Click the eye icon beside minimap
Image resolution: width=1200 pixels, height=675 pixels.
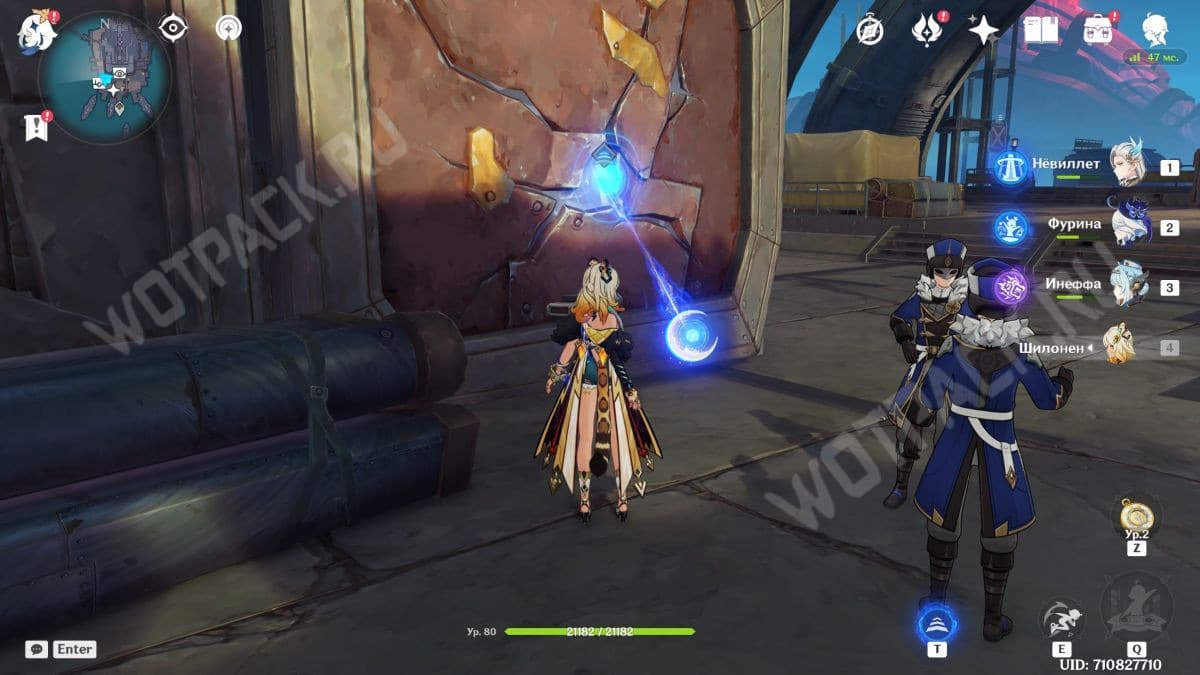coord(173,29)
